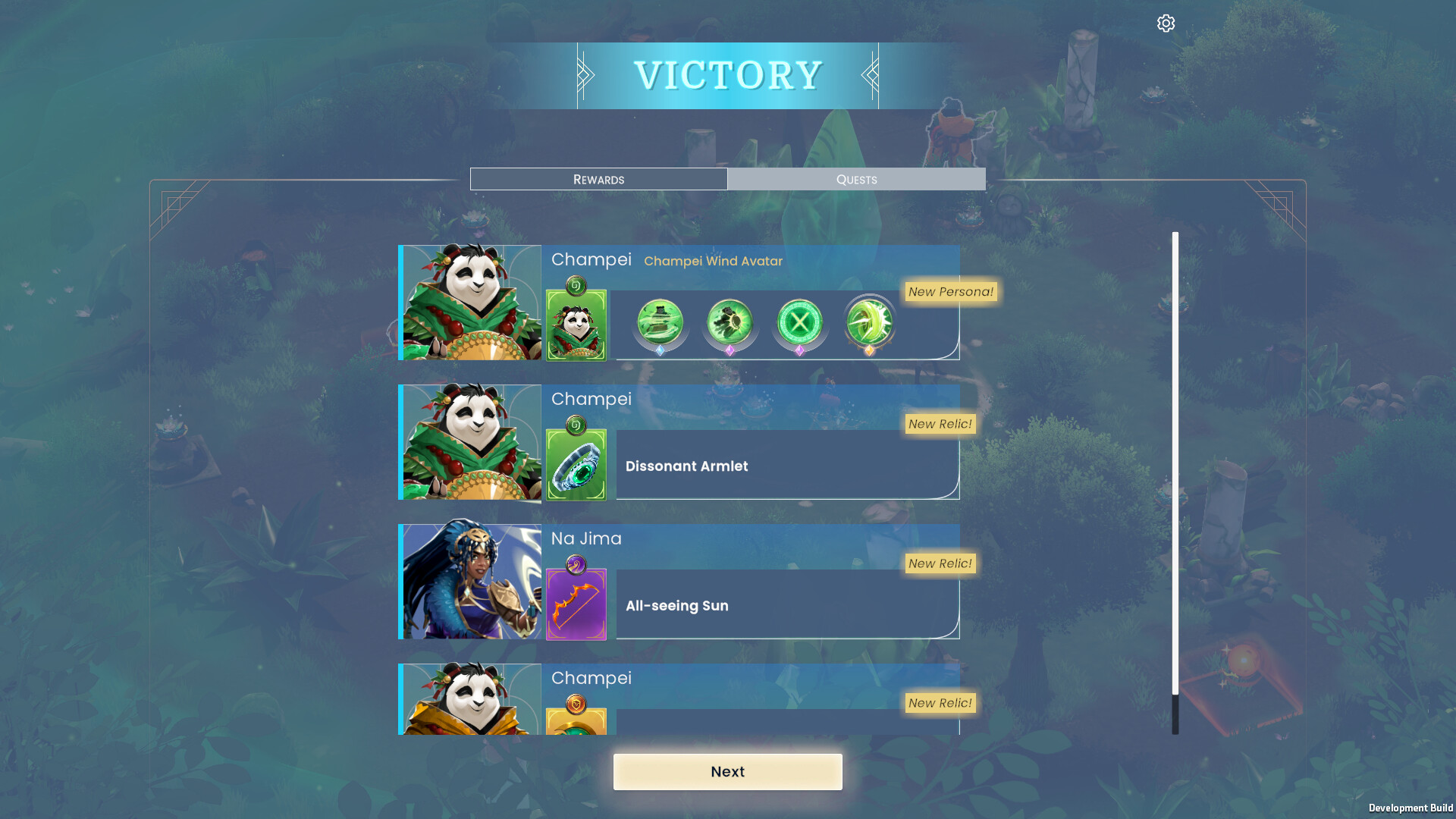The width and height of the screenshot is (1456, 819).
Task: Click the New Persona! label
Action: click(x=950, y=292)
